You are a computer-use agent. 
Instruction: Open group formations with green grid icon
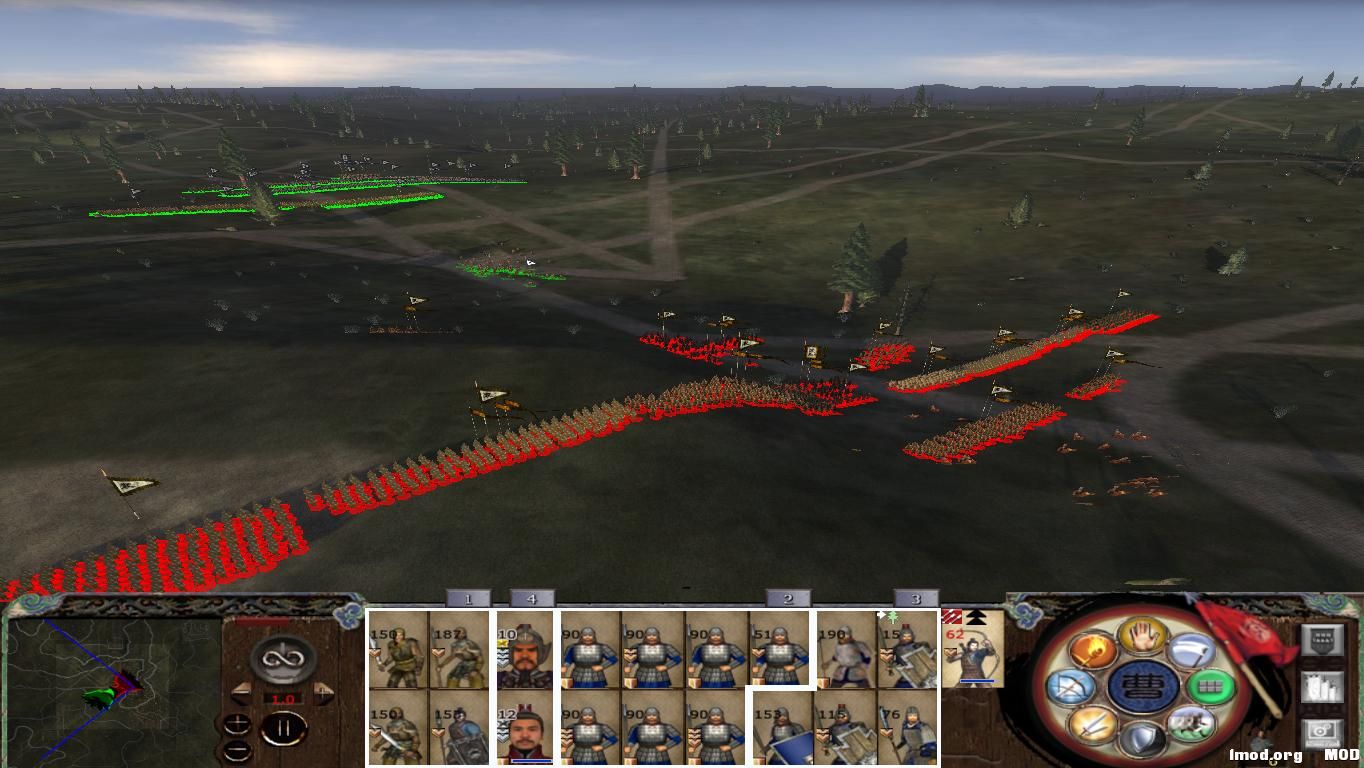(x=1211, y=687)
